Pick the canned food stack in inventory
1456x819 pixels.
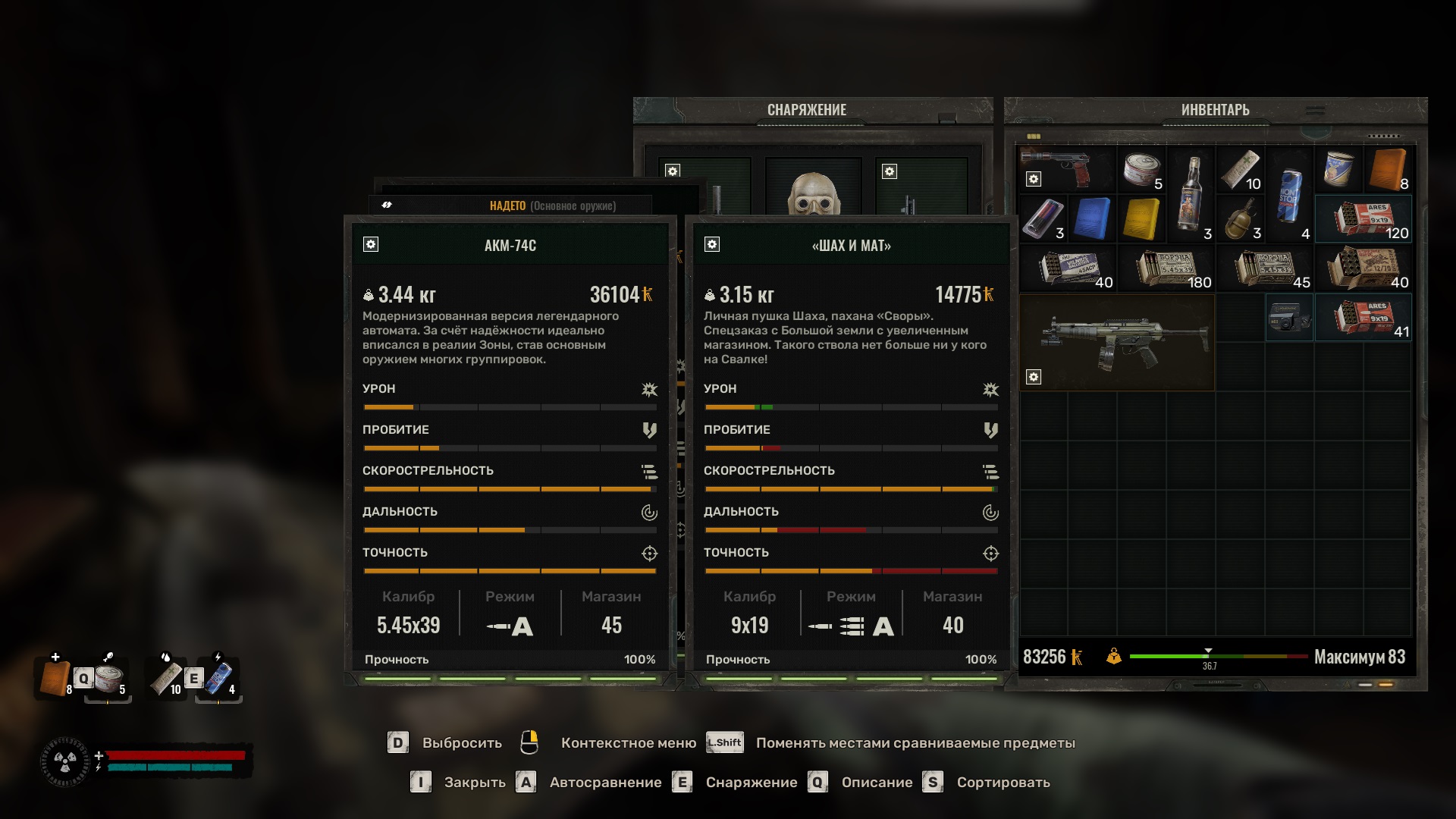1141,169
